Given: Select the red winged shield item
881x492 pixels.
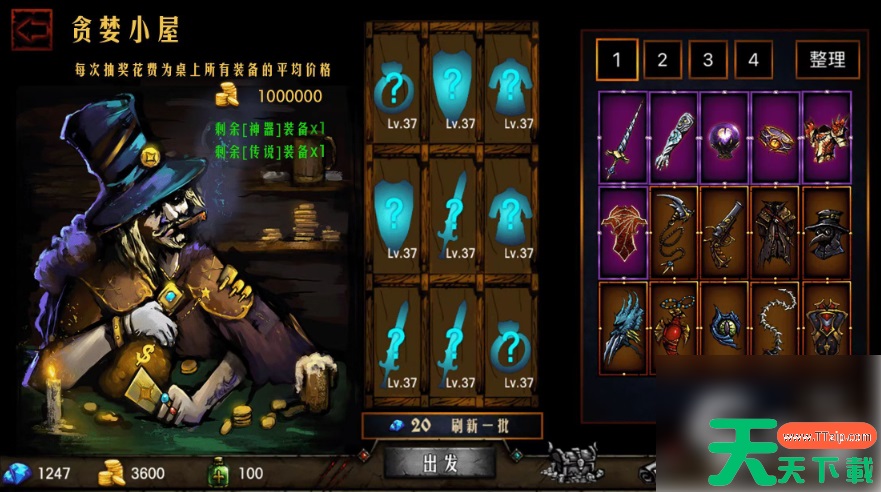Looking at the screenshot, I should (x=624, y=231).
